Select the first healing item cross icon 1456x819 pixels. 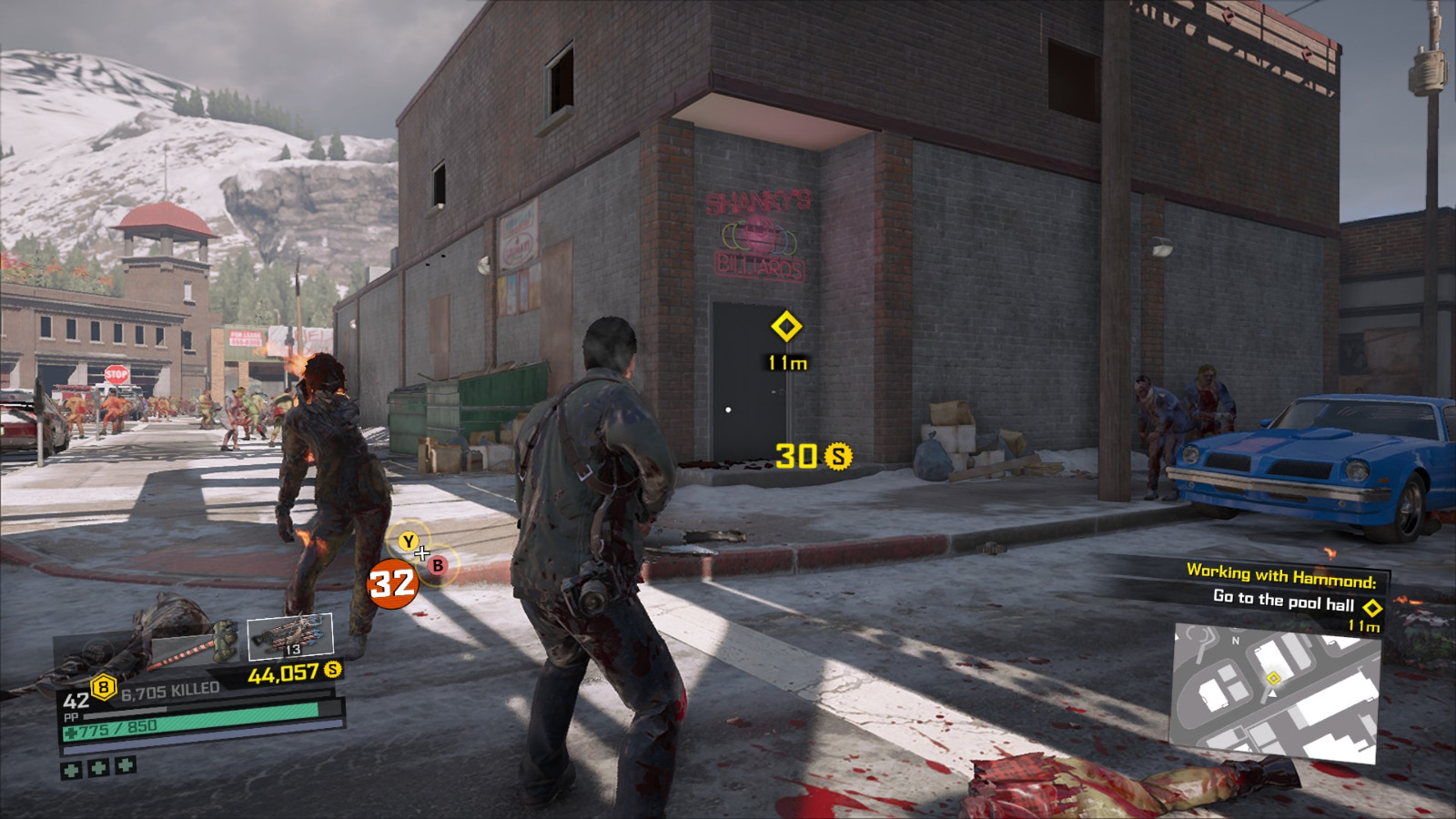pyautogui.click(x=72, y=769)
